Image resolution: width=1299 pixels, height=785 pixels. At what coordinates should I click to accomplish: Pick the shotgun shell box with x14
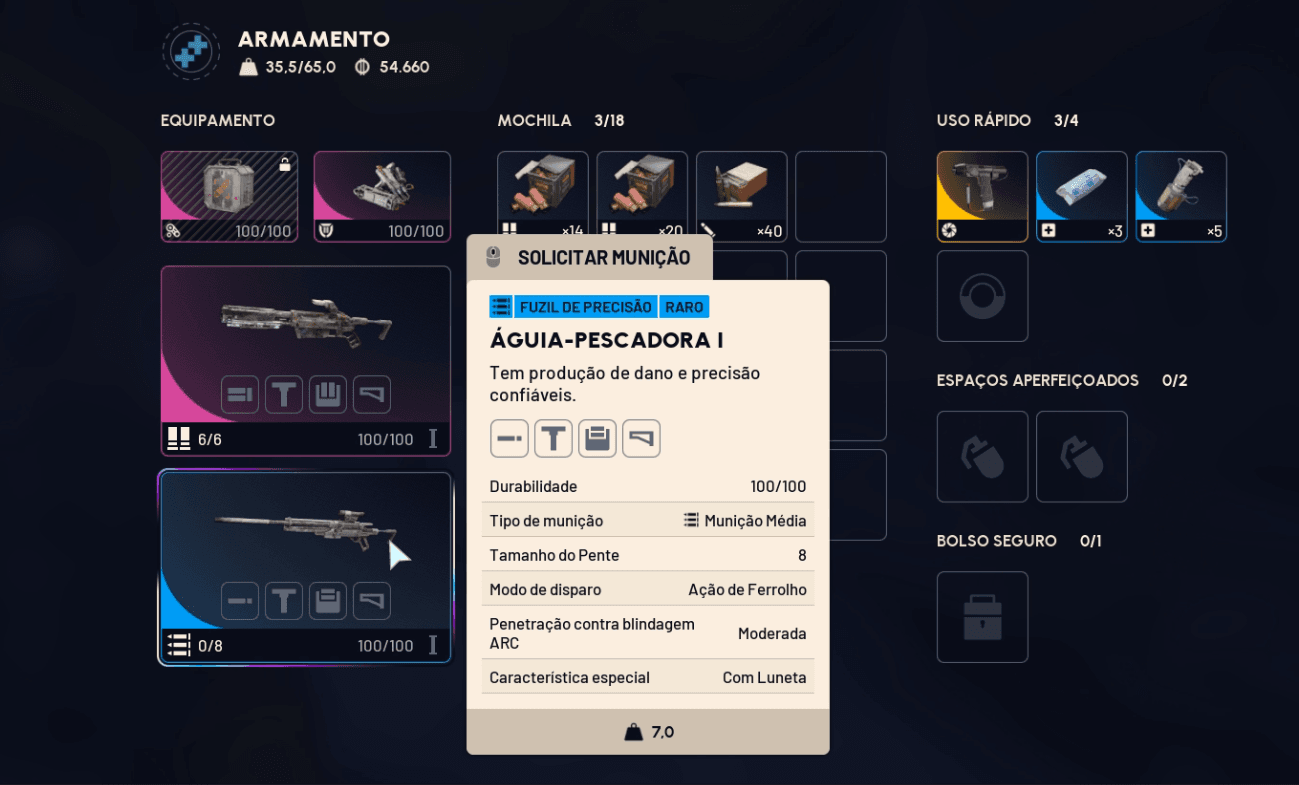[x=542, y=190]
